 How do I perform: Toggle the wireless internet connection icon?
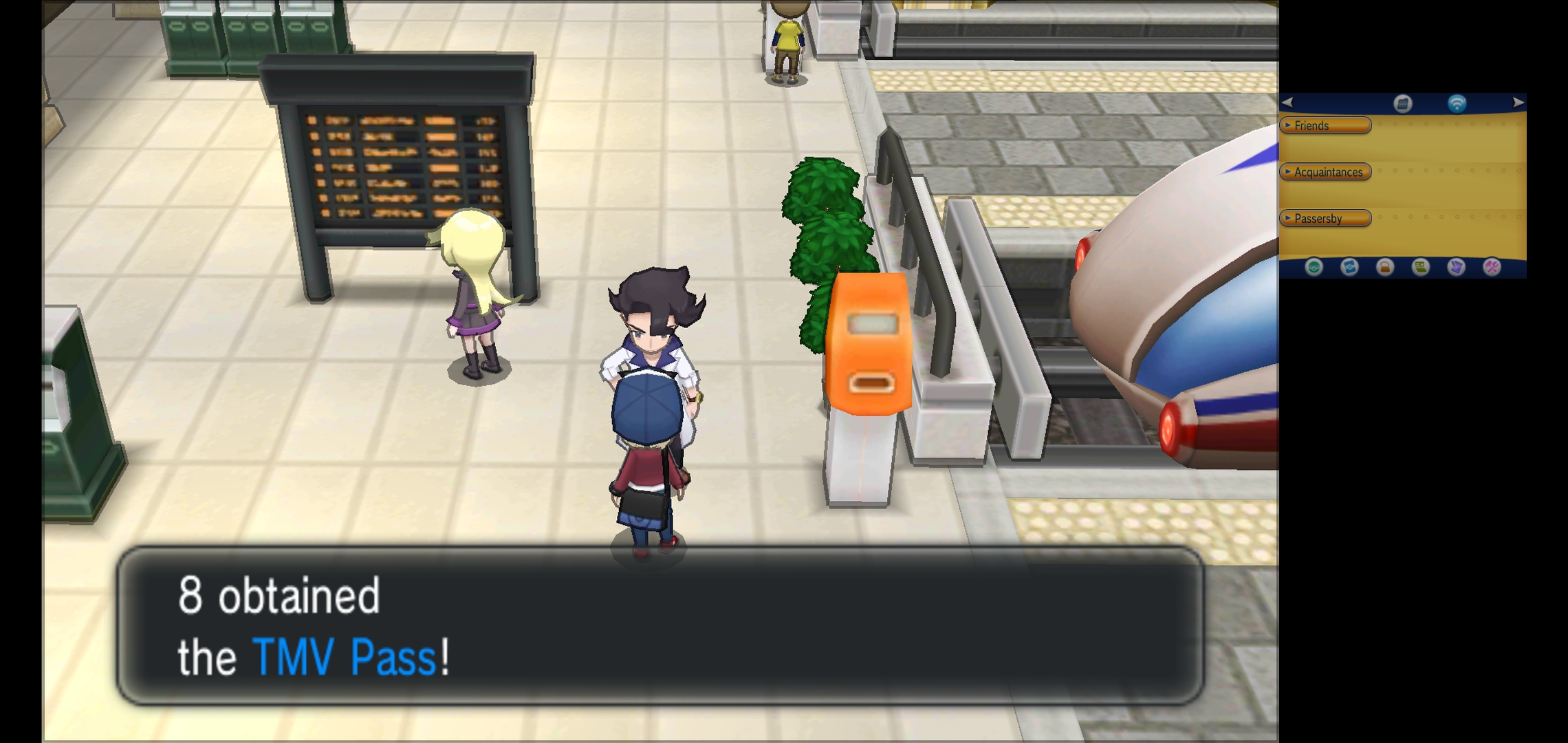tap(1457, 104)
